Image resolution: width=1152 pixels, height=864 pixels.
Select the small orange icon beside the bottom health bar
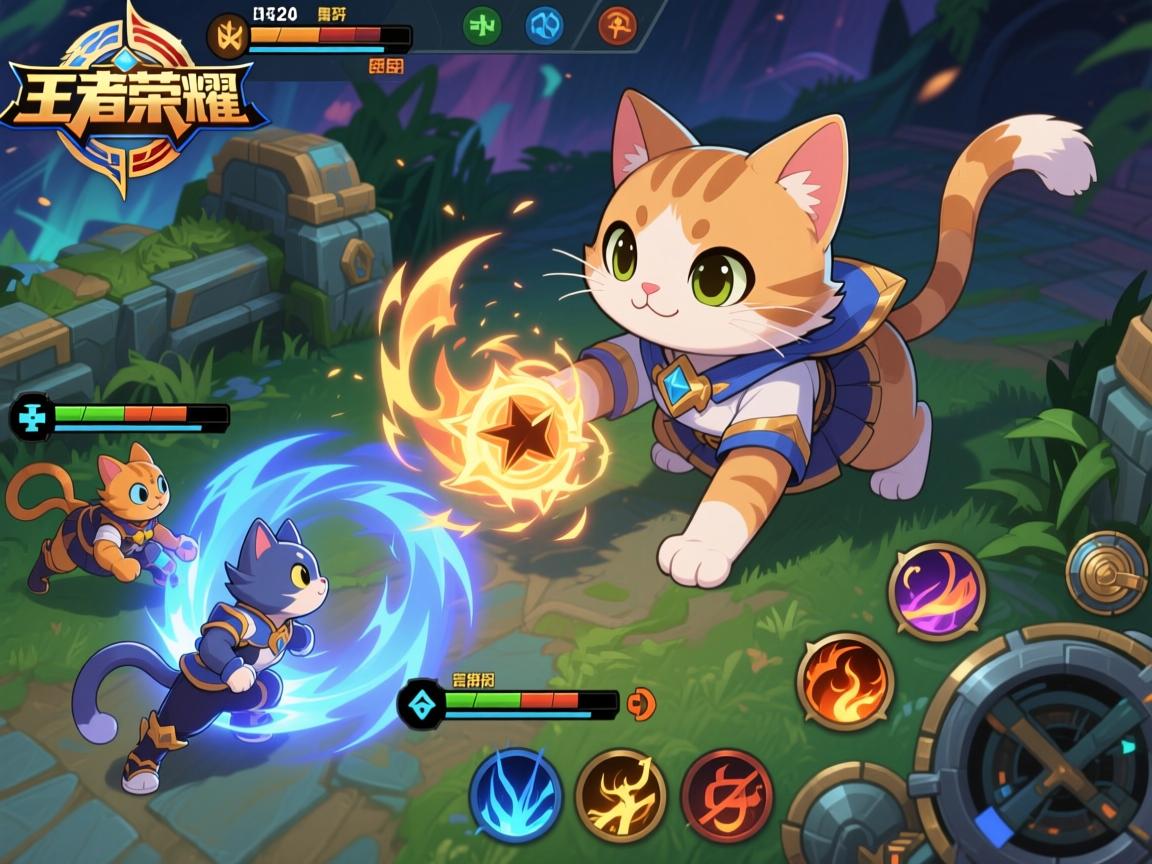coord(640,704)
